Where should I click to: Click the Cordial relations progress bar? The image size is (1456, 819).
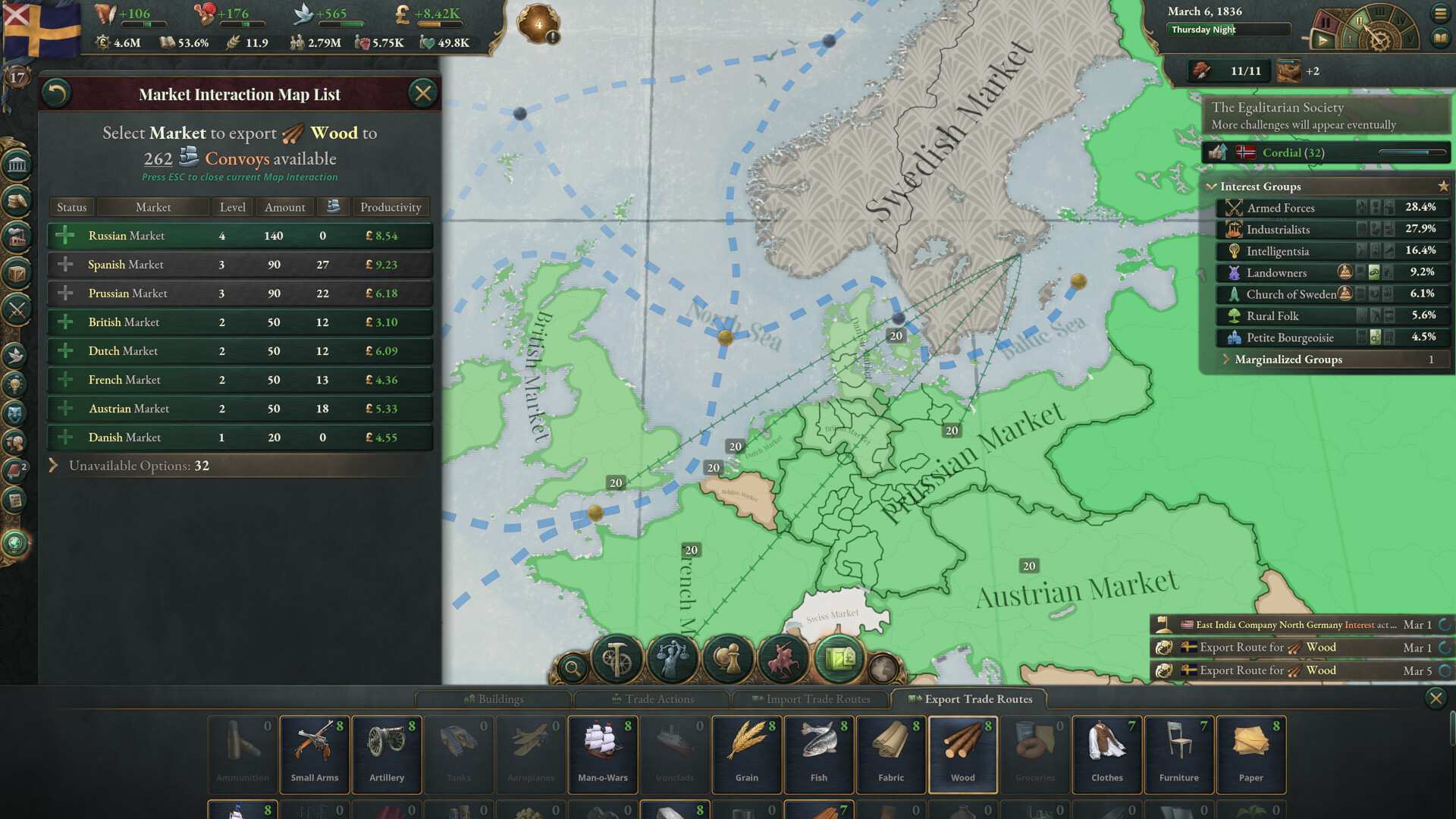(x=1413, y=152)
